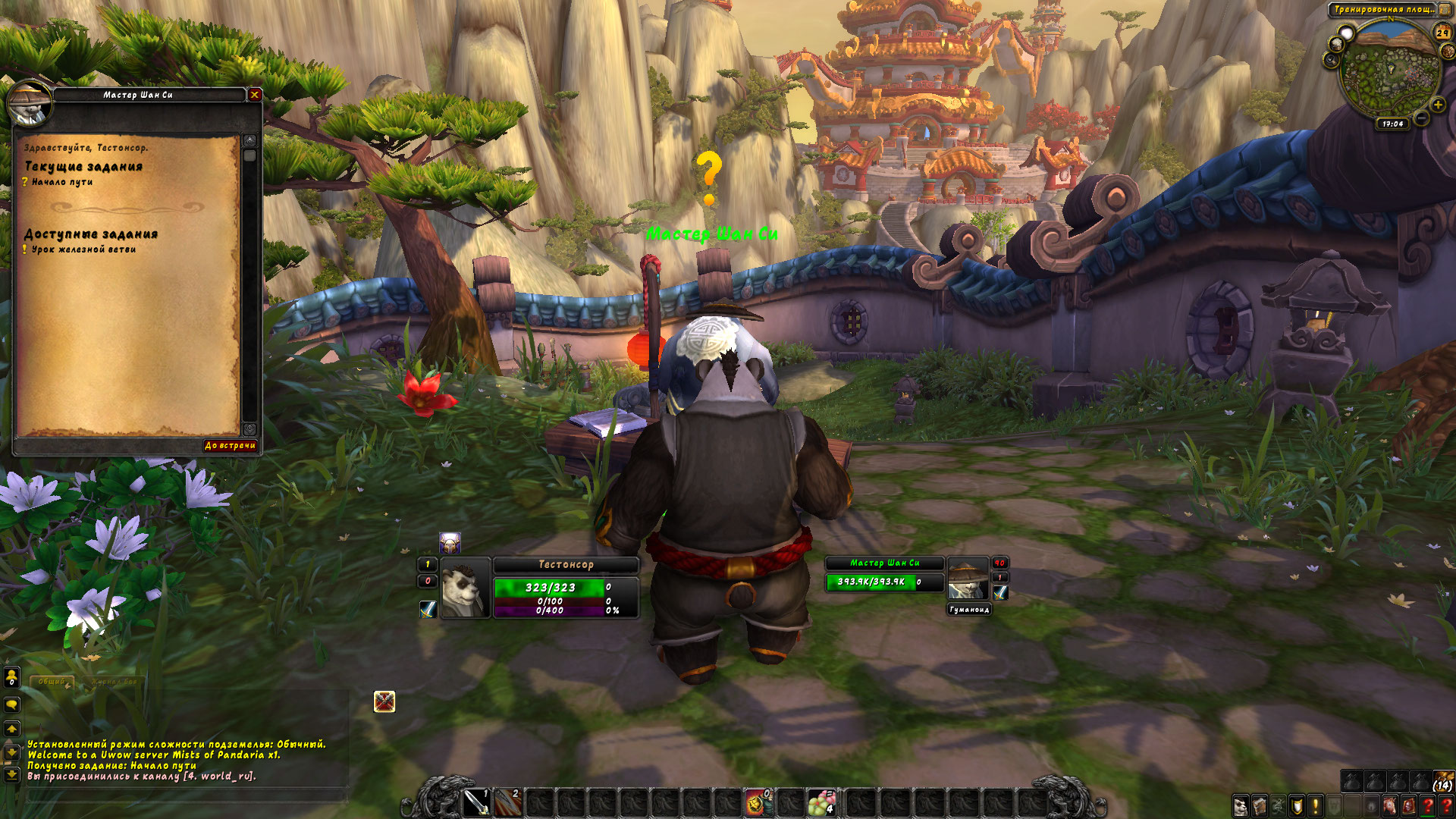Activate the sword attack ability in slot 1
This screenshot has width=1456, height=819.
coord(476,802)
